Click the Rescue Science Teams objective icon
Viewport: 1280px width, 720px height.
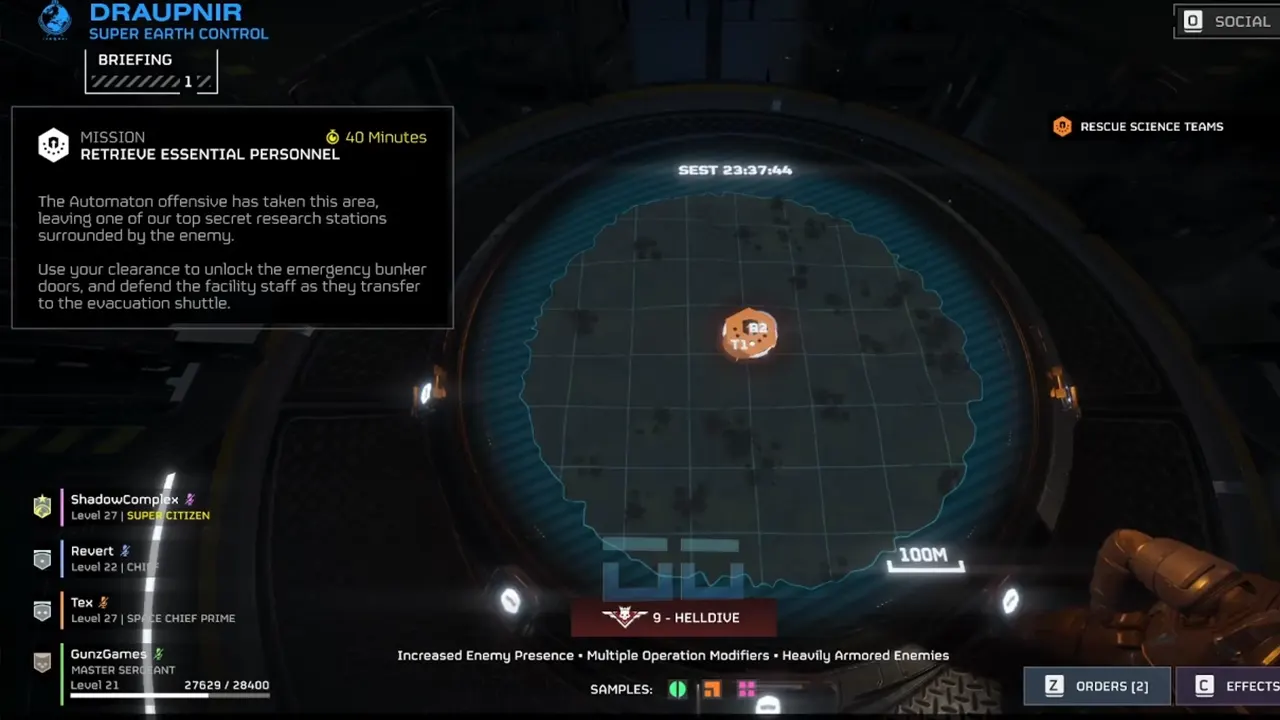pyautogui.click(x=1062, y=126)
